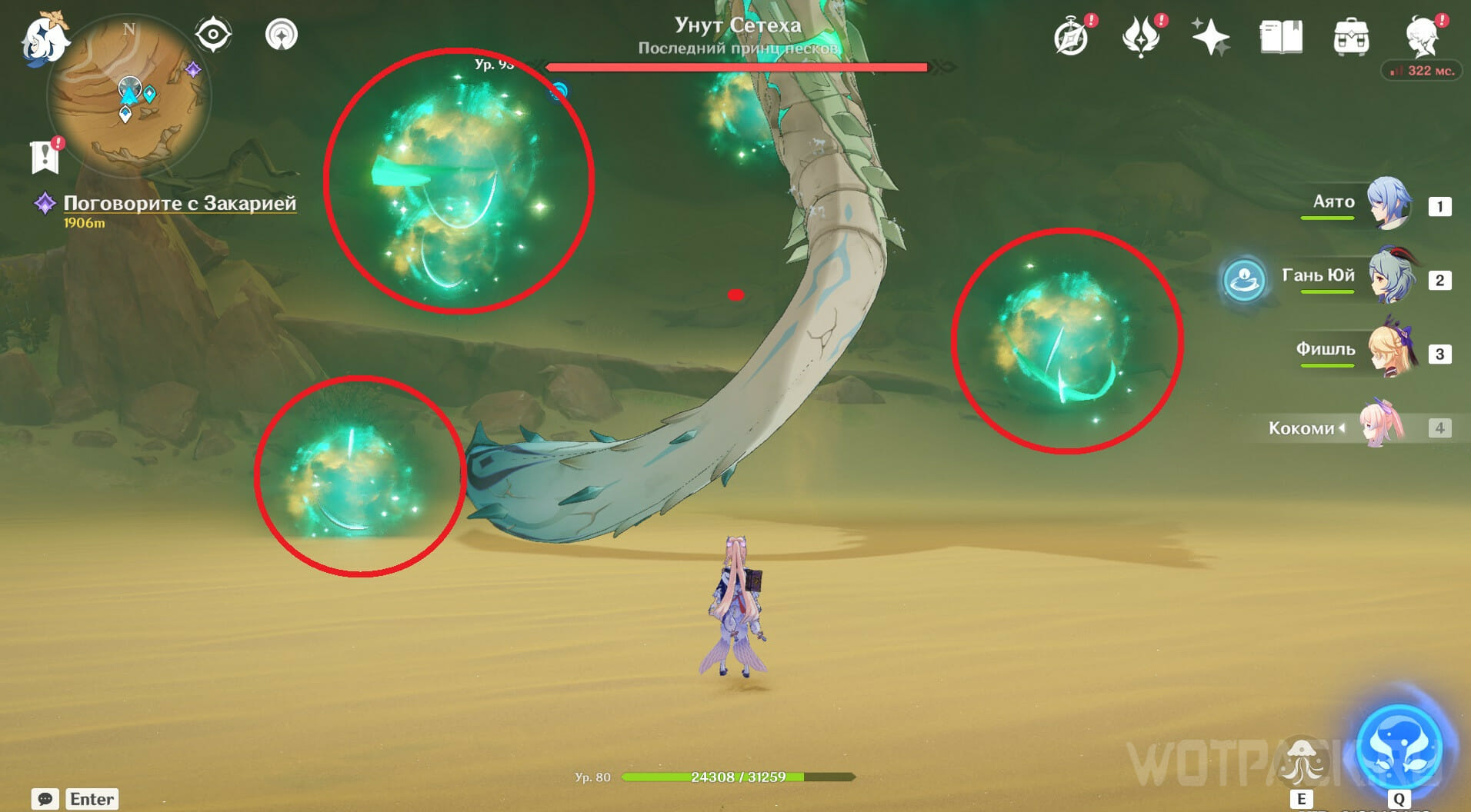Open the wish star icon

pyautogui.click(x=1210, y=37)
